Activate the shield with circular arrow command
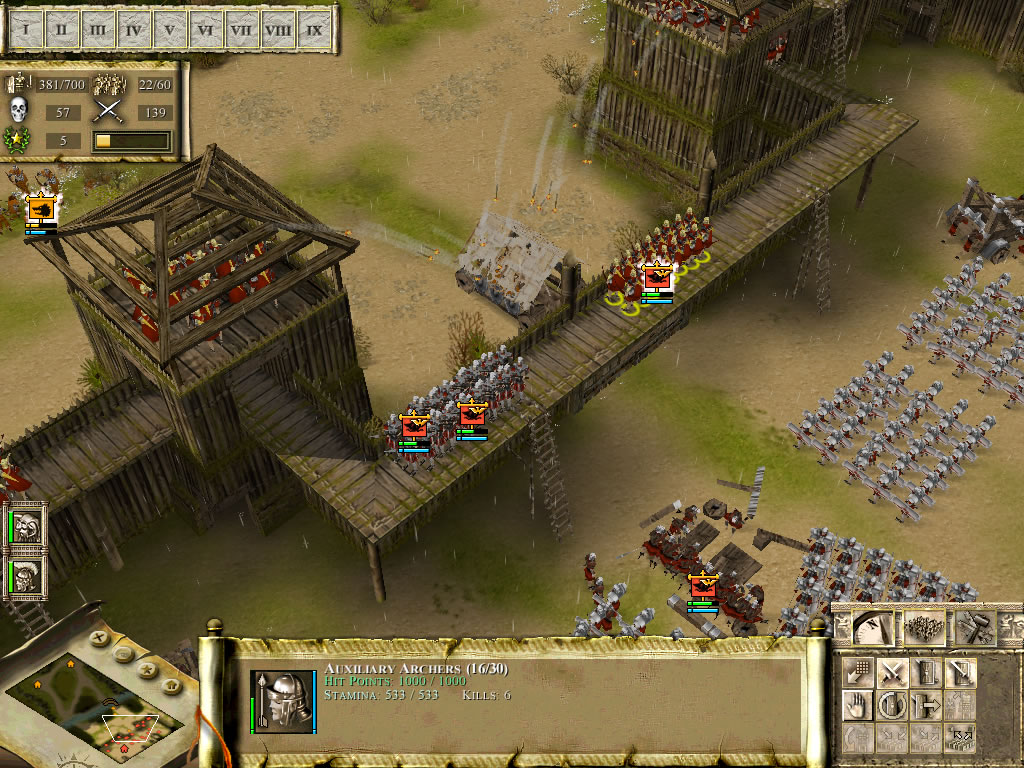The height and width of the screenshot is (768, 1024). (892, 705)
